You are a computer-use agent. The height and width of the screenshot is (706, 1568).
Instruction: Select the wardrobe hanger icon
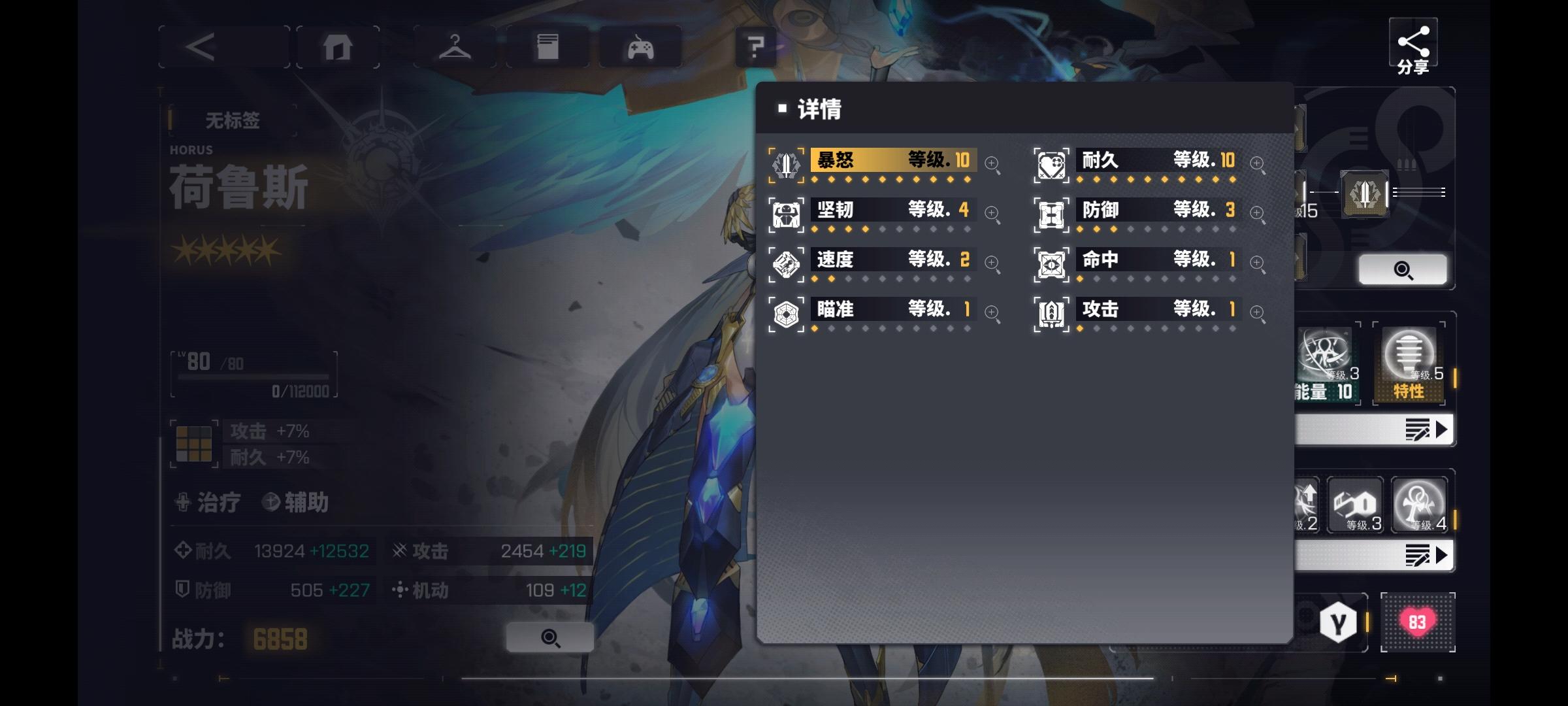pyautogui.click(x=456, y=46)
